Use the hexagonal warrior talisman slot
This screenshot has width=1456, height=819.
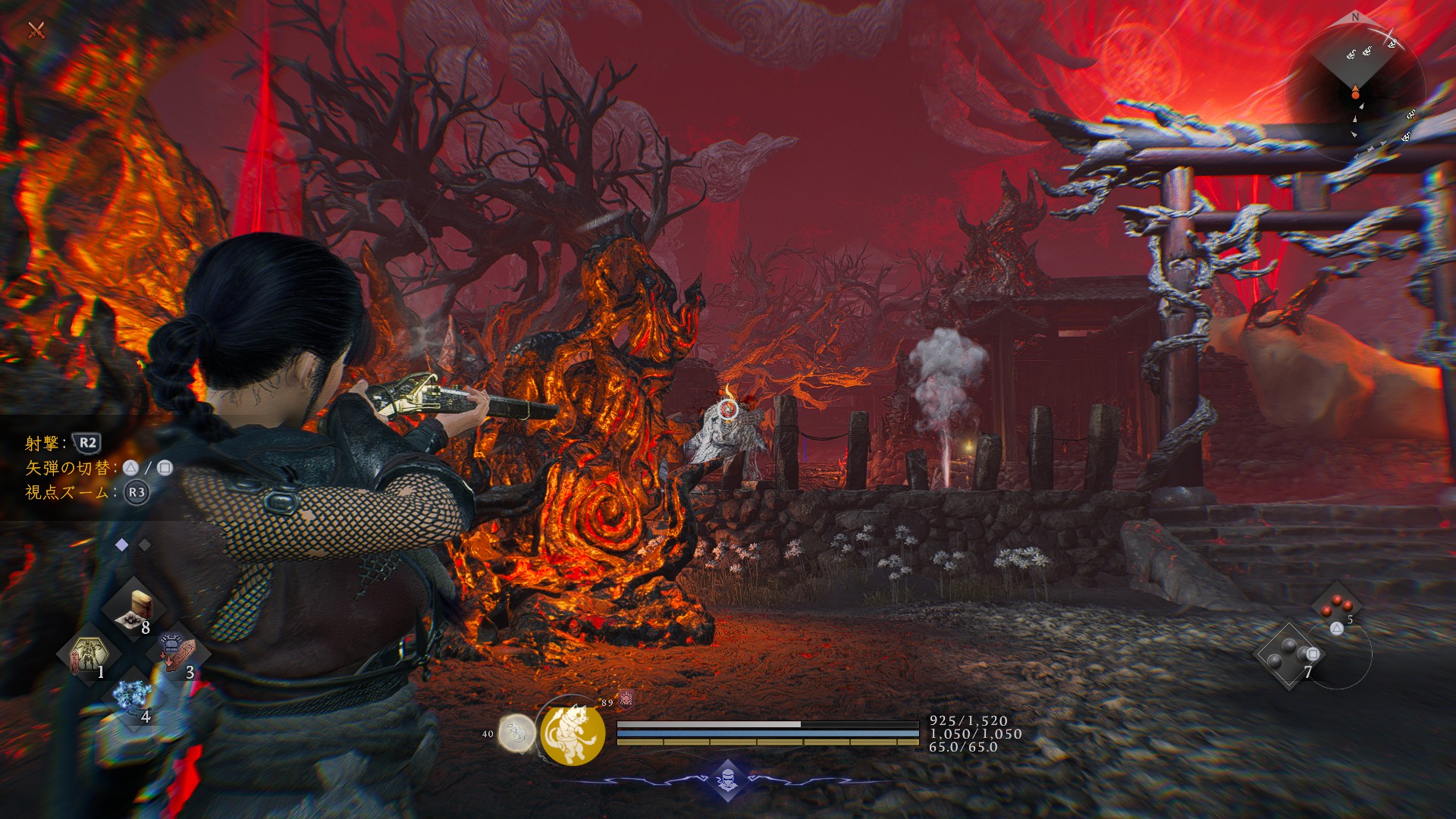[89, 654]
